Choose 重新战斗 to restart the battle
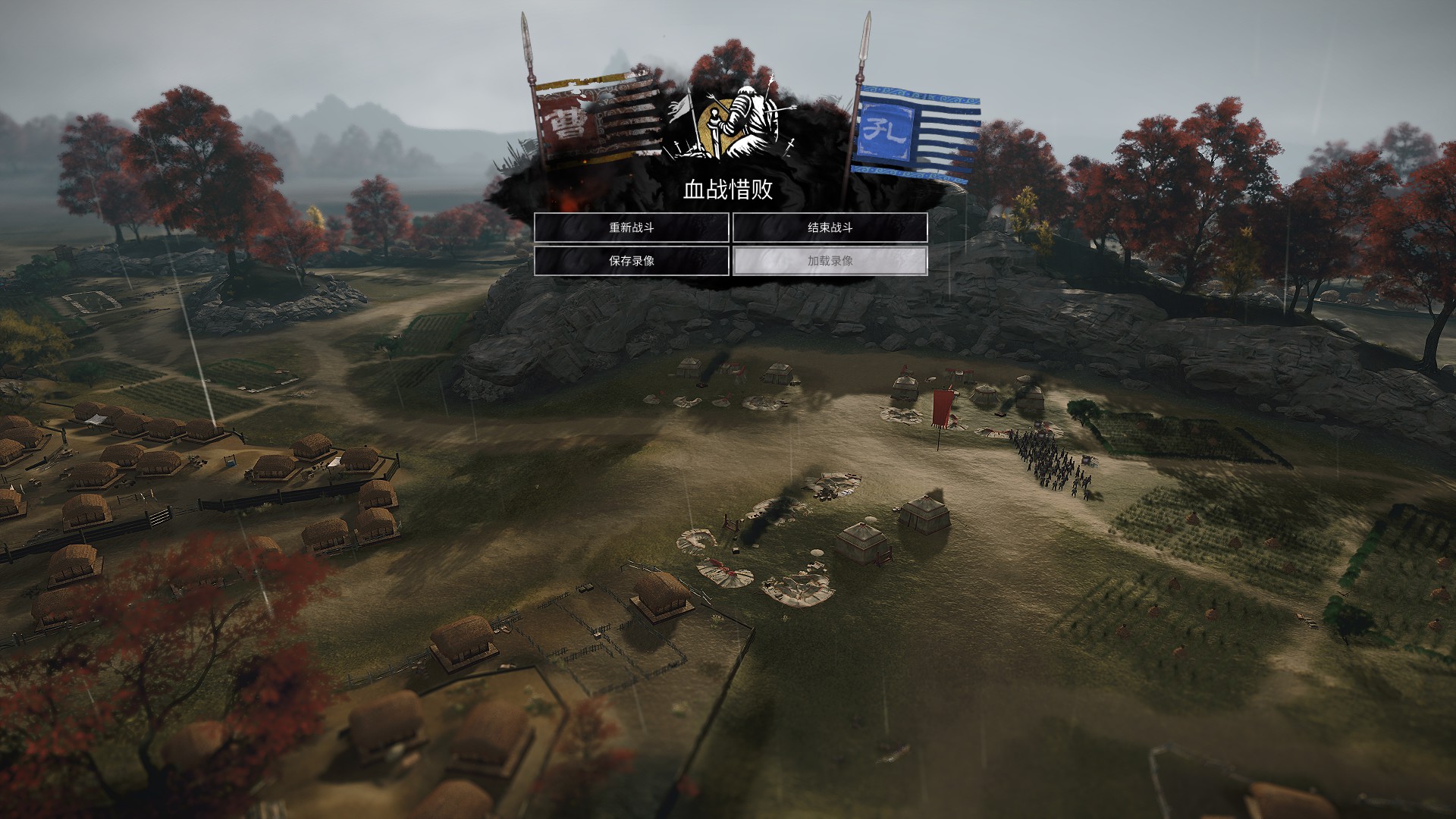Screen dimensions: 1456x819 pos(631,227)
